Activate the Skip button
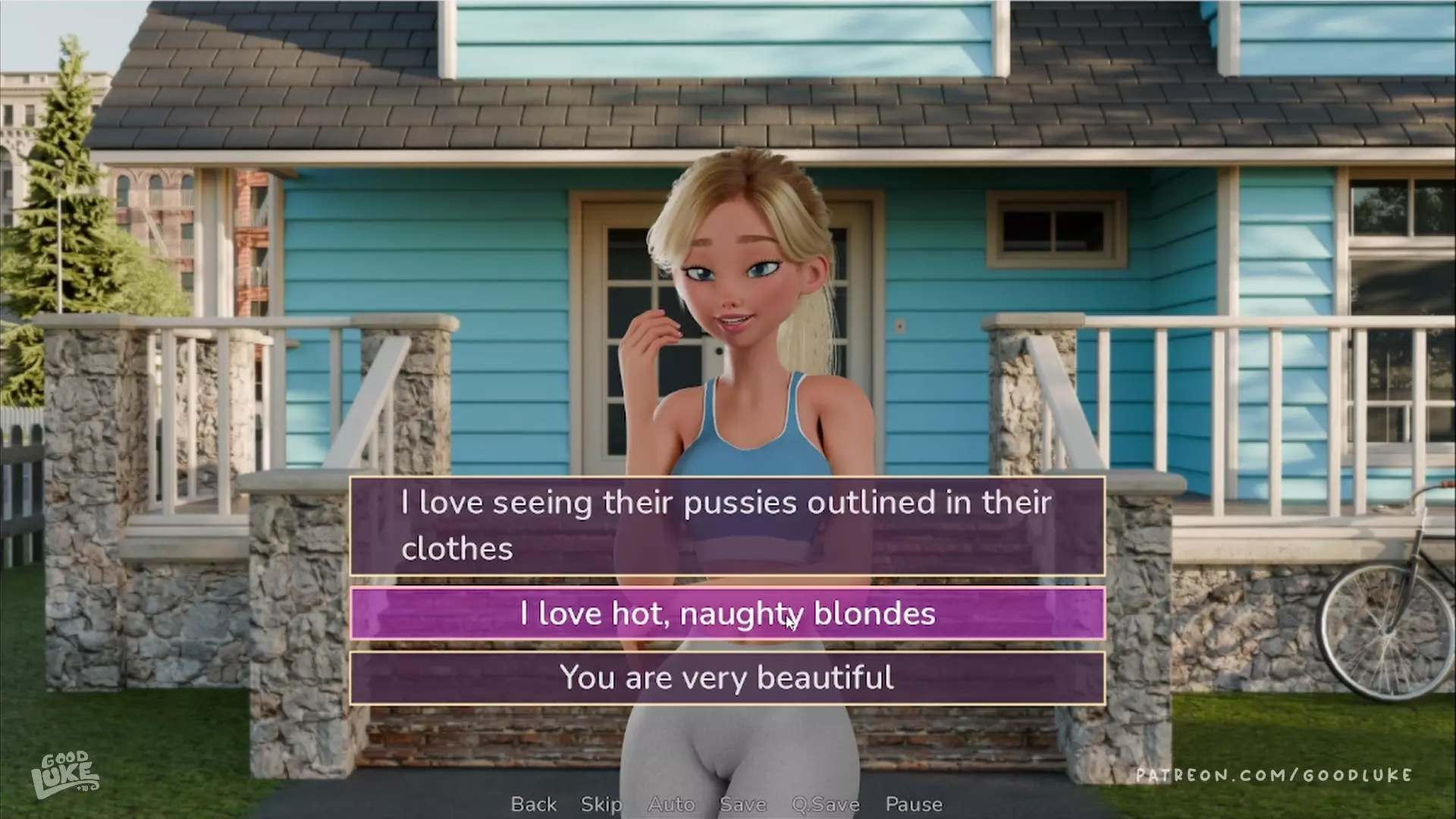The image size is (1456, 819). [x=601, y=804]
